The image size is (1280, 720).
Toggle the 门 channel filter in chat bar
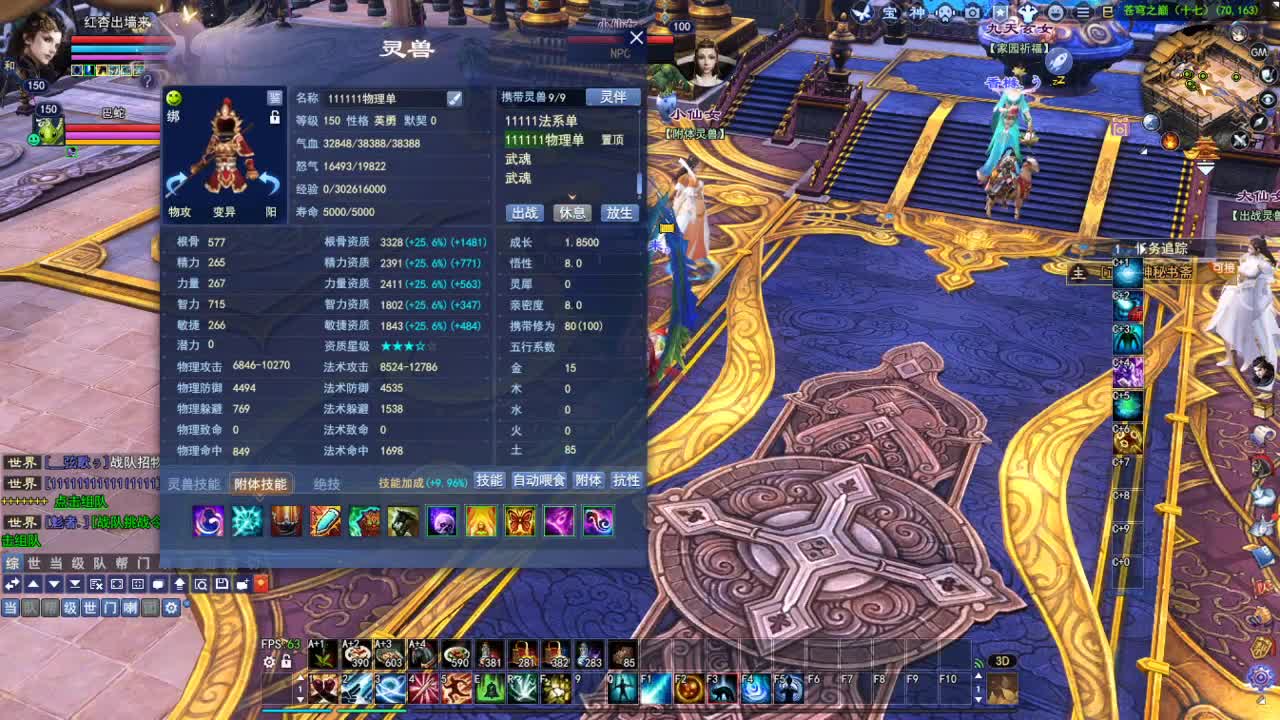(x=112, y=607)
